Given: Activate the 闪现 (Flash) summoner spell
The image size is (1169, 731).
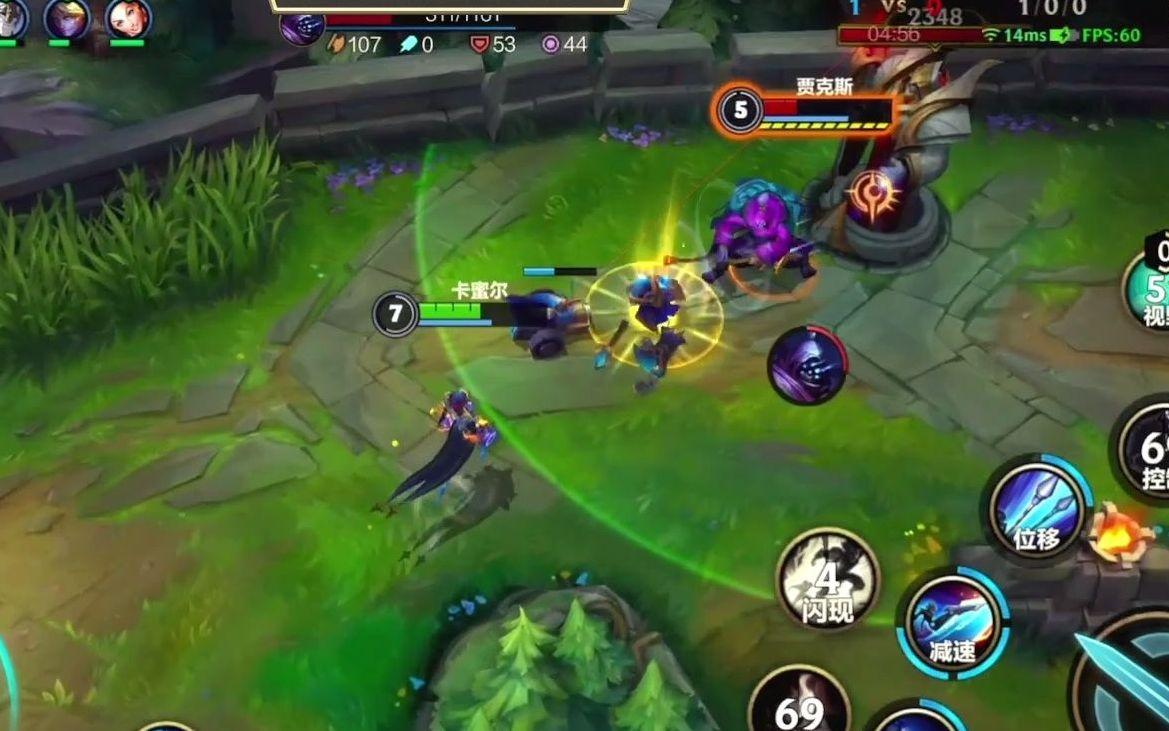Looking at the screenshot, I should click(x=827, y=579).
